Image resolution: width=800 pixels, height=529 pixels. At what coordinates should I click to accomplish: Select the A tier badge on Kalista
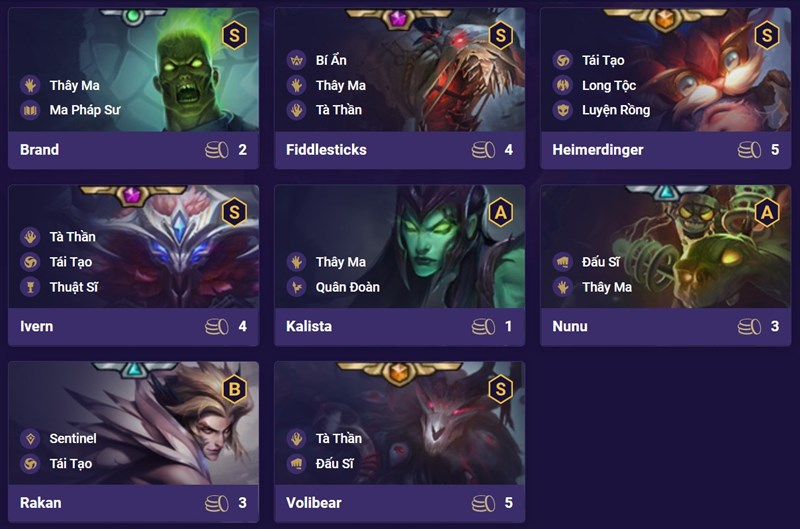[x=500, y=212]
